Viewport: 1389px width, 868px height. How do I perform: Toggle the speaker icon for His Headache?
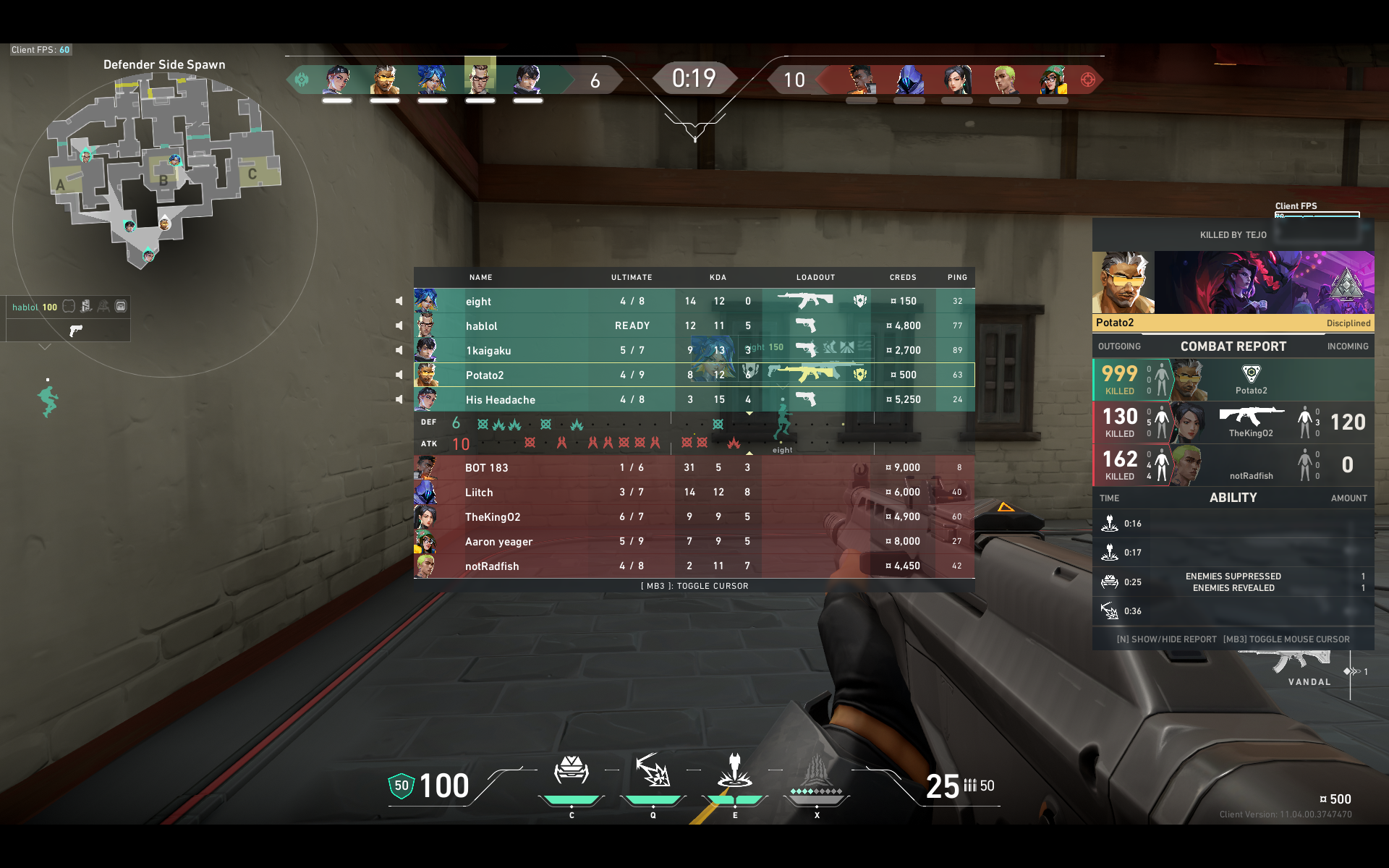[399, 399]
